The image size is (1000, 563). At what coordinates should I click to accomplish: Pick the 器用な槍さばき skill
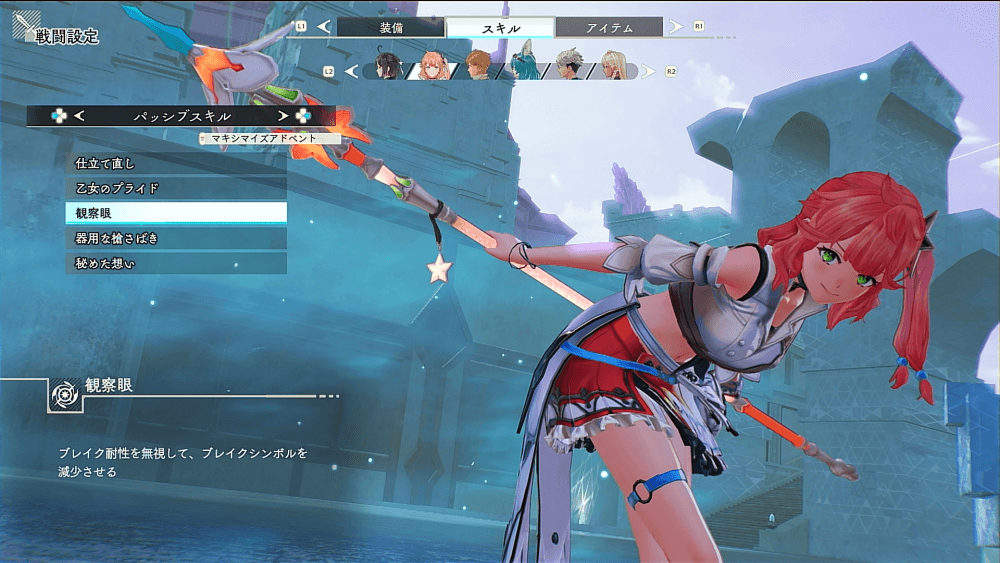[x=176, y=238]
